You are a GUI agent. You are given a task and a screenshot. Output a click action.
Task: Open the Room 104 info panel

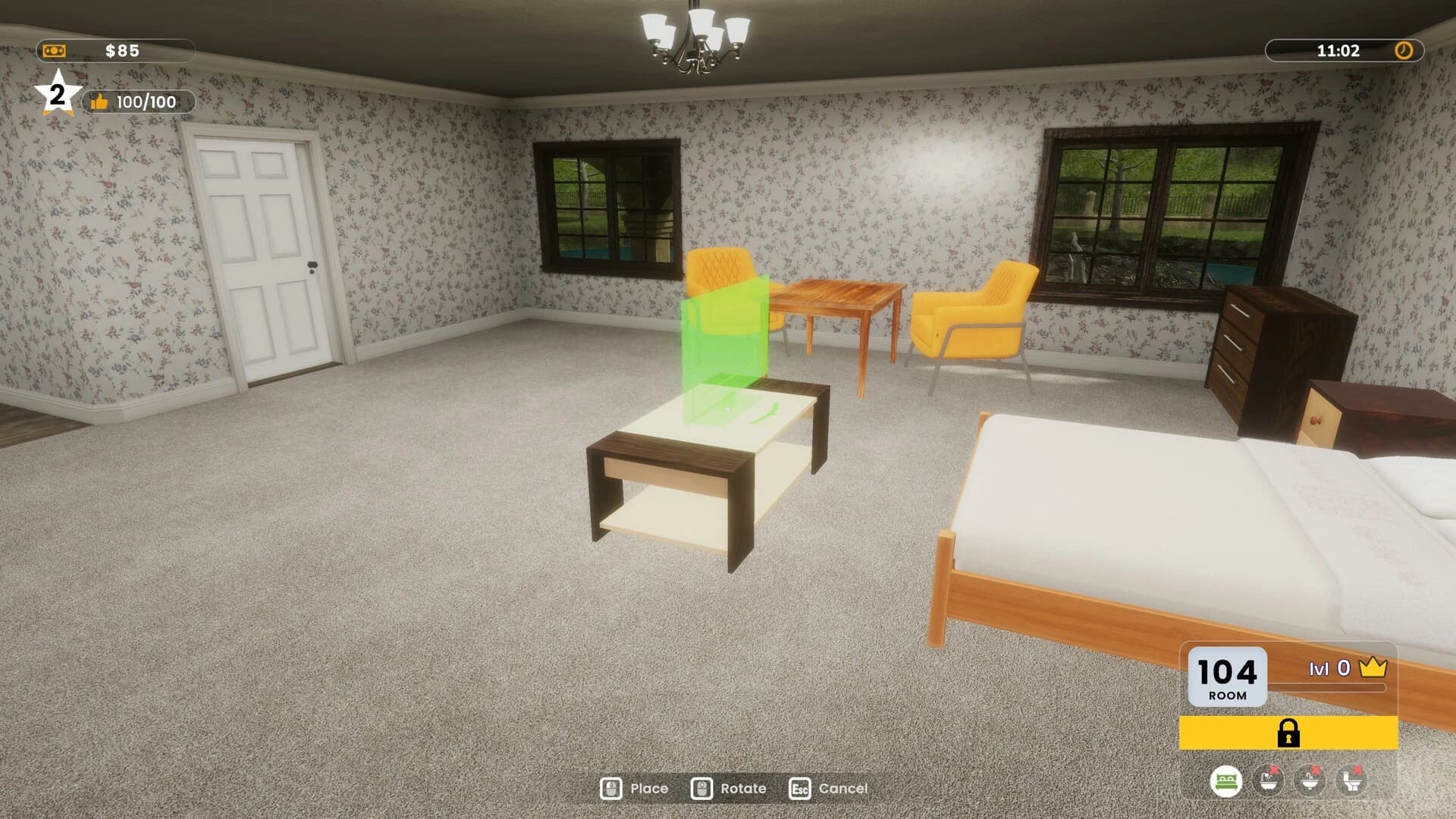pyautogui.click(x=1227, y=672)
